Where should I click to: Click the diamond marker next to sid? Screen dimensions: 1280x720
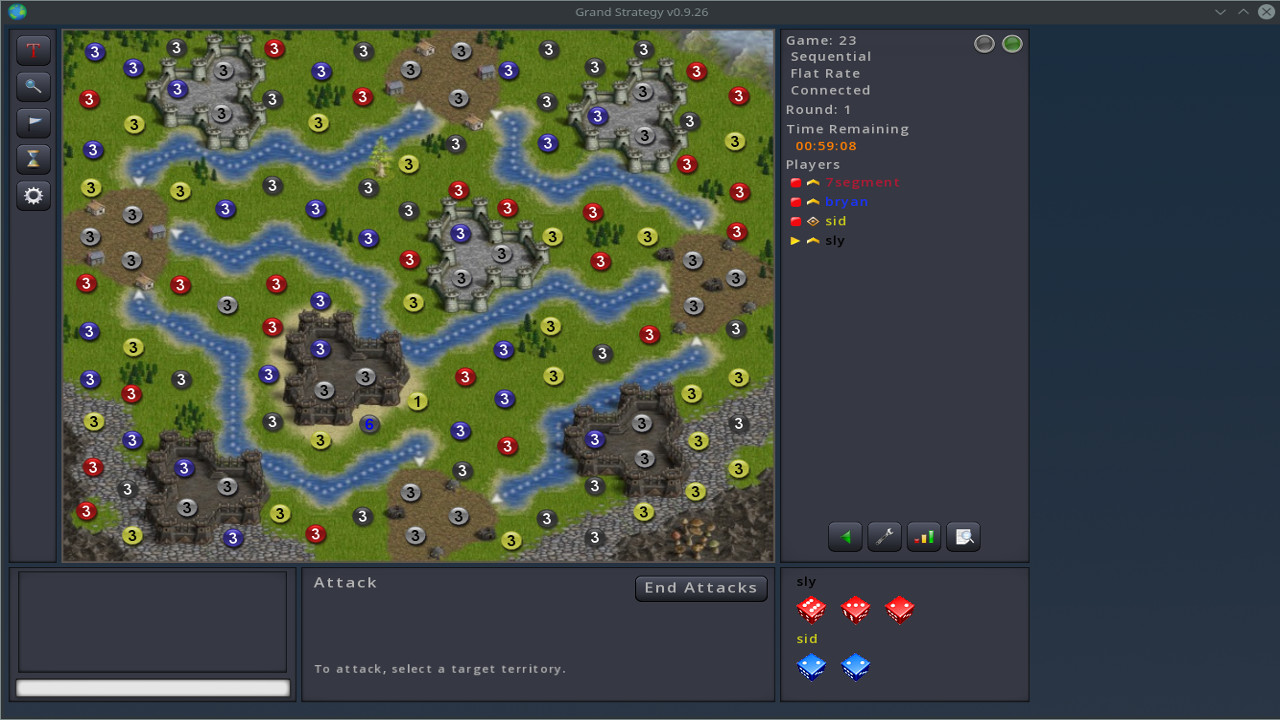click(811, 221)
